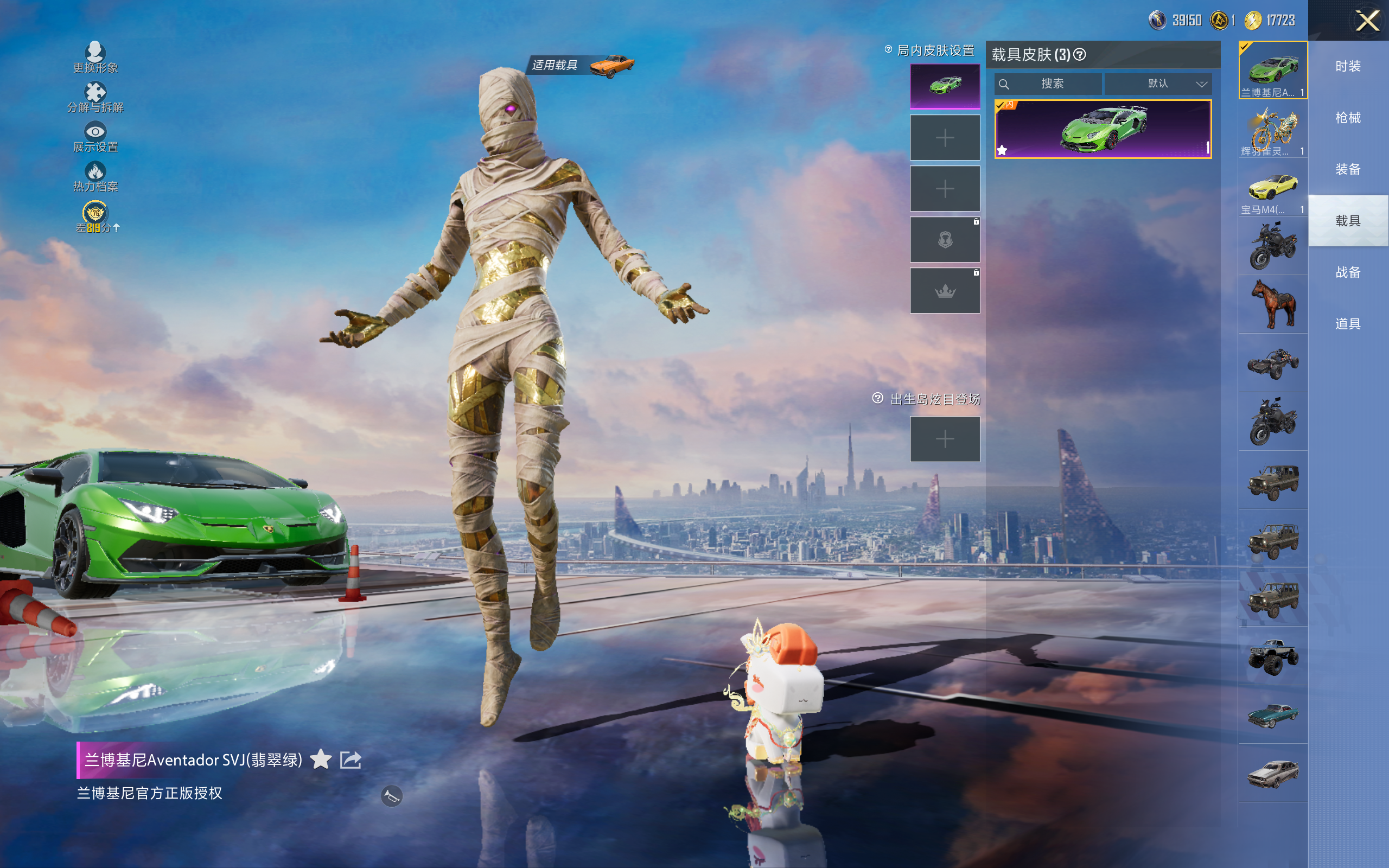Screen dimensions: 1389x868
Task: Pick the yellow BMW M4 thumbnail
Action: [x=1272, y=187]
